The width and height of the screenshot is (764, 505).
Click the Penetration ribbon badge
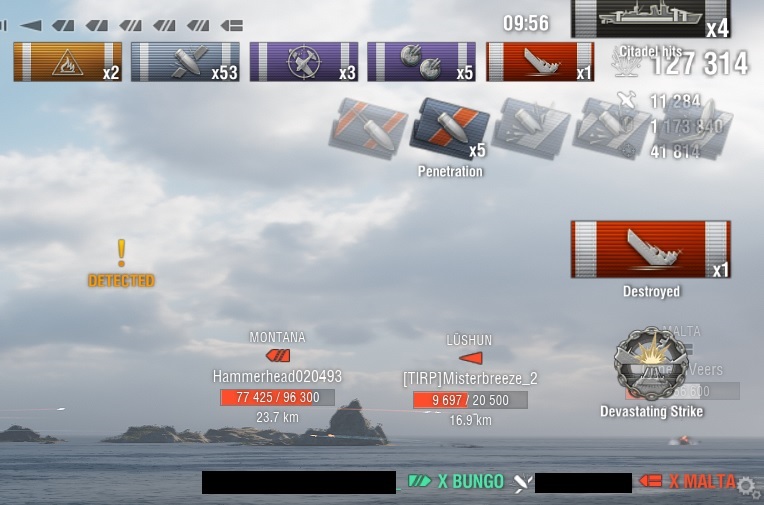[449, 130]
